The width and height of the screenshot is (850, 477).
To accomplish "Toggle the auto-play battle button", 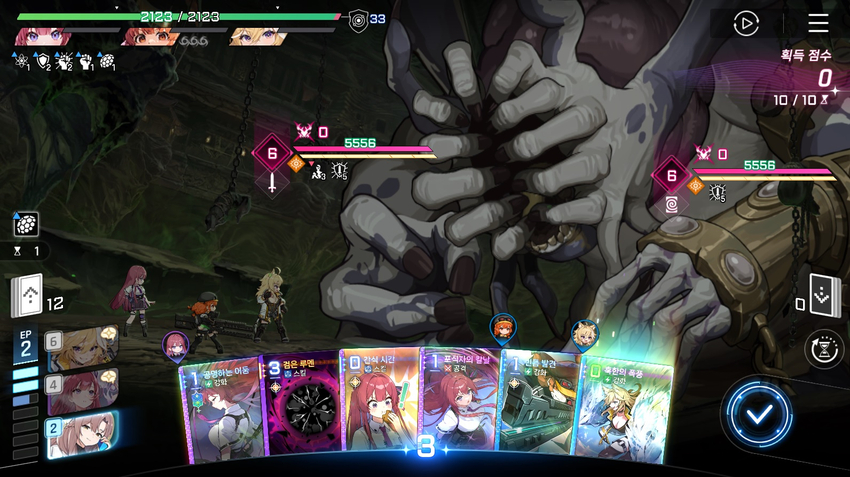I will point(746,23).
